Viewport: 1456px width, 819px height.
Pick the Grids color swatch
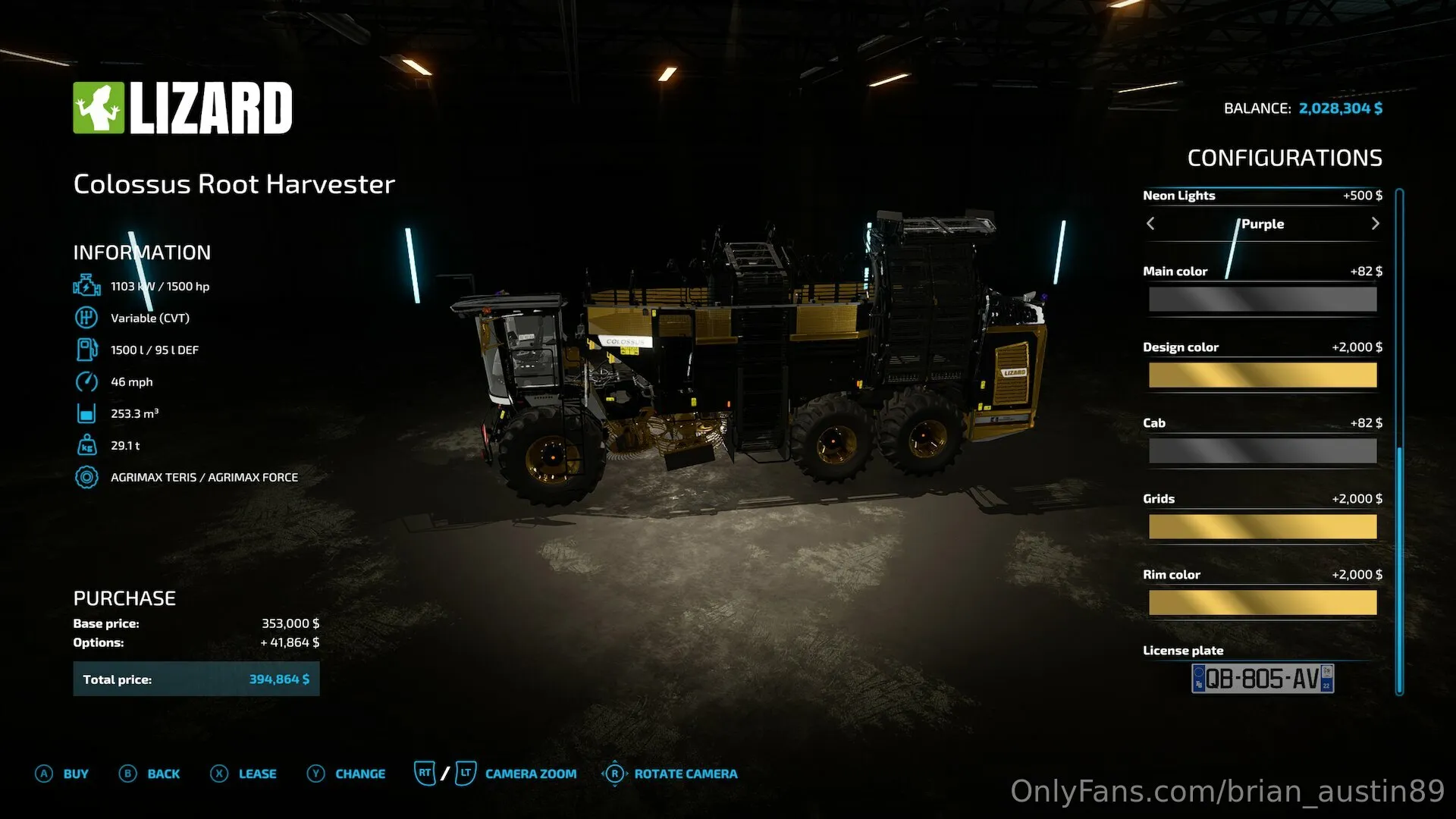click(x=1262, y=527)
